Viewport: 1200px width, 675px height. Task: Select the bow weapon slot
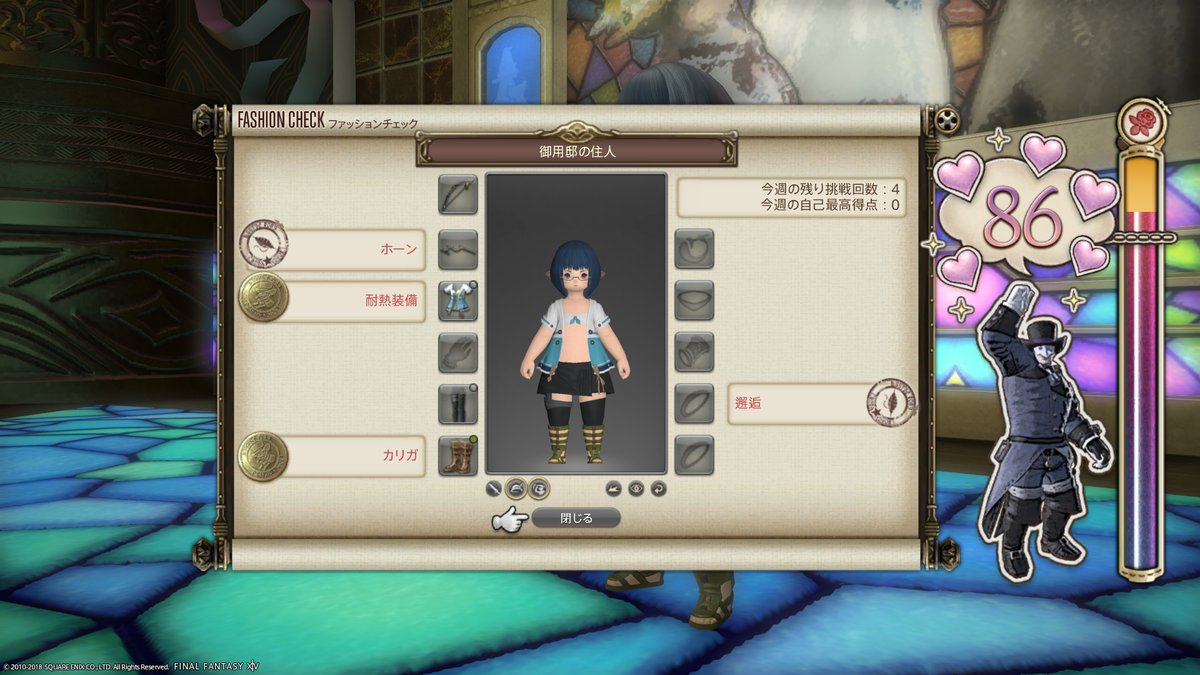(458, 194)
